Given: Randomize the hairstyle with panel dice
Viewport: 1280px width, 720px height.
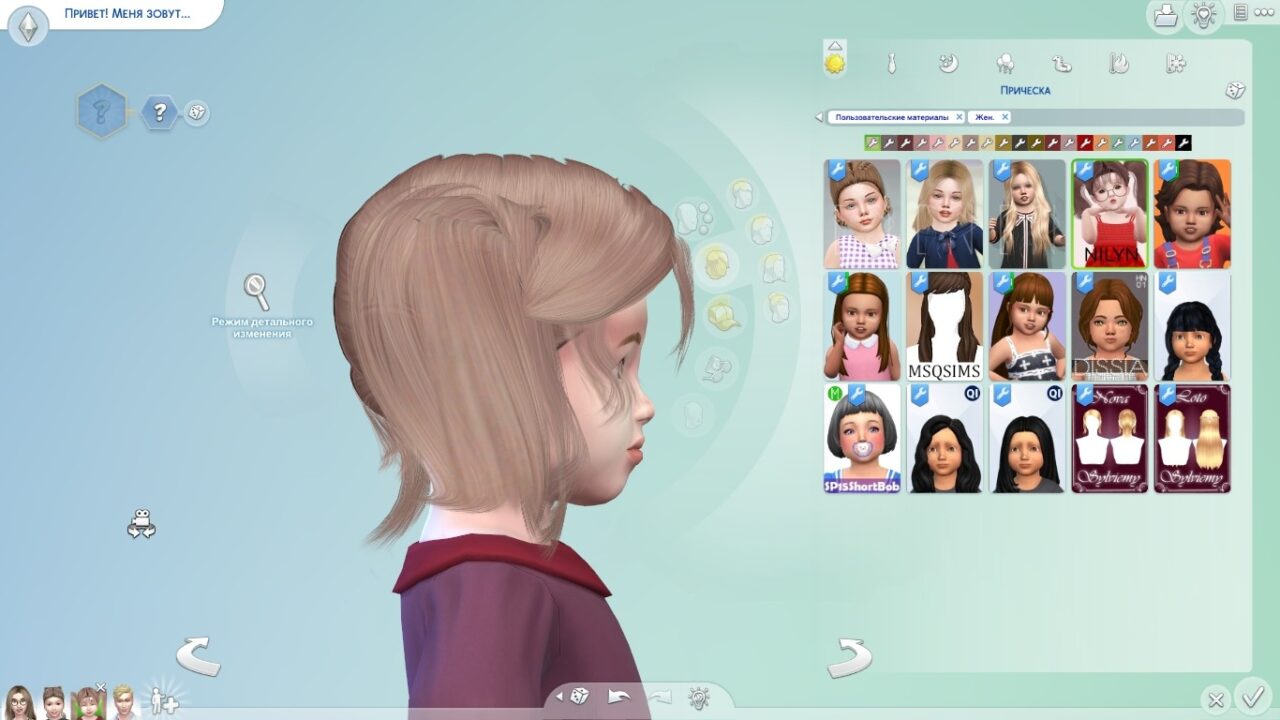Looking at the screenshot, I should (1235, 90).
